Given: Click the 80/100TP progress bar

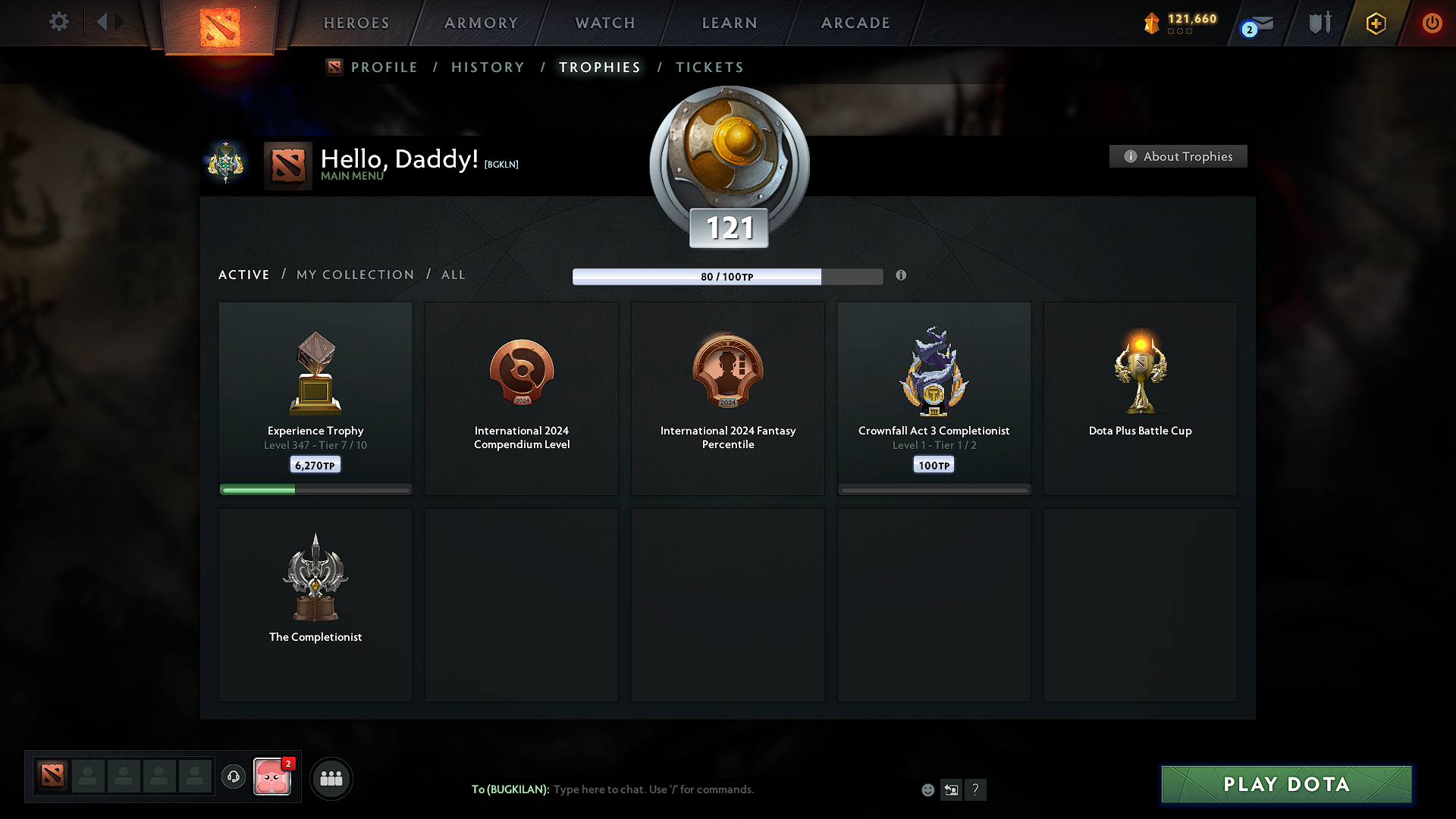Looking at the screenshot, I should 727,277.
